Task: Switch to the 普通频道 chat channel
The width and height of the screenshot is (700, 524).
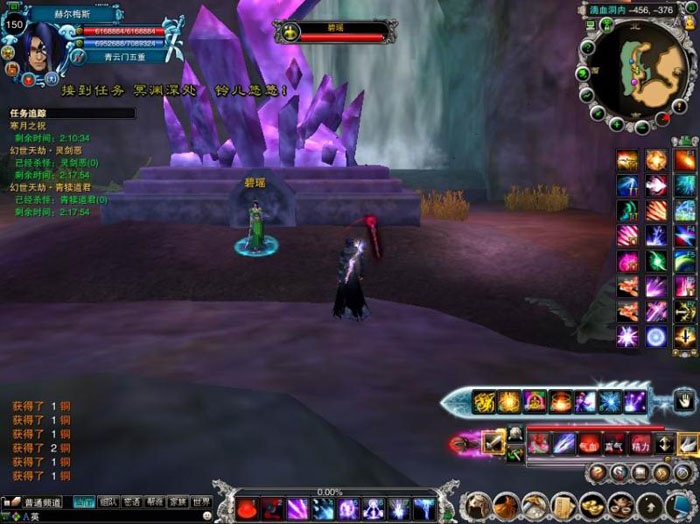Action: [42, 502]
